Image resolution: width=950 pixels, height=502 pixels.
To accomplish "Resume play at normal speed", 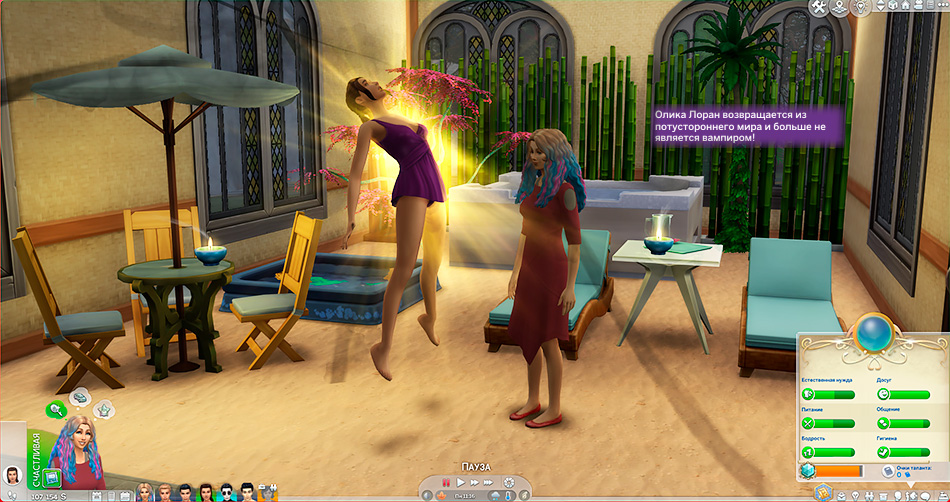I will [460, 483].
